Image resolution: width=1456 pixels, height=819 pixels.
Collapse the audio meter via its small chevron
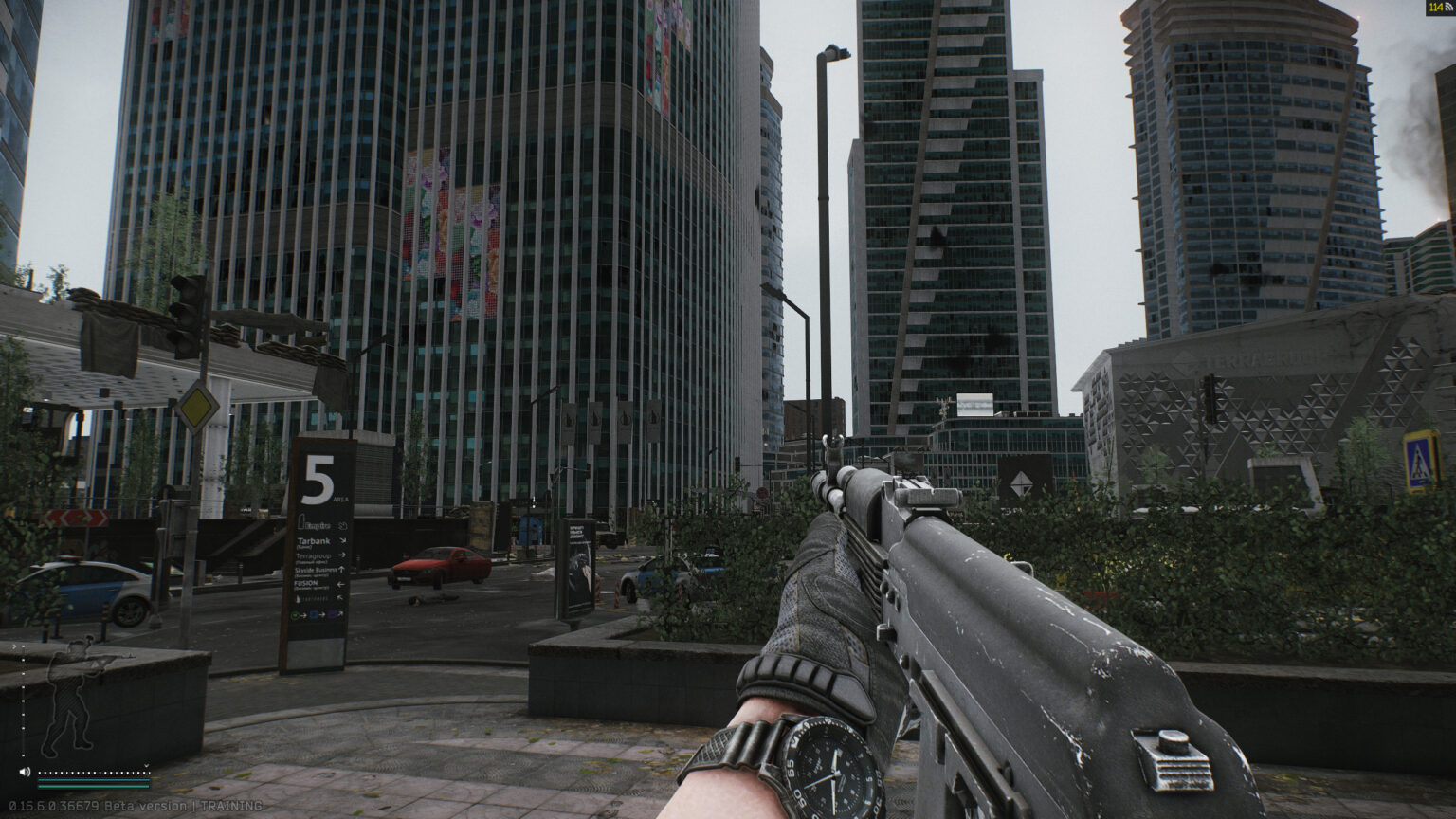tap(147, 766)
